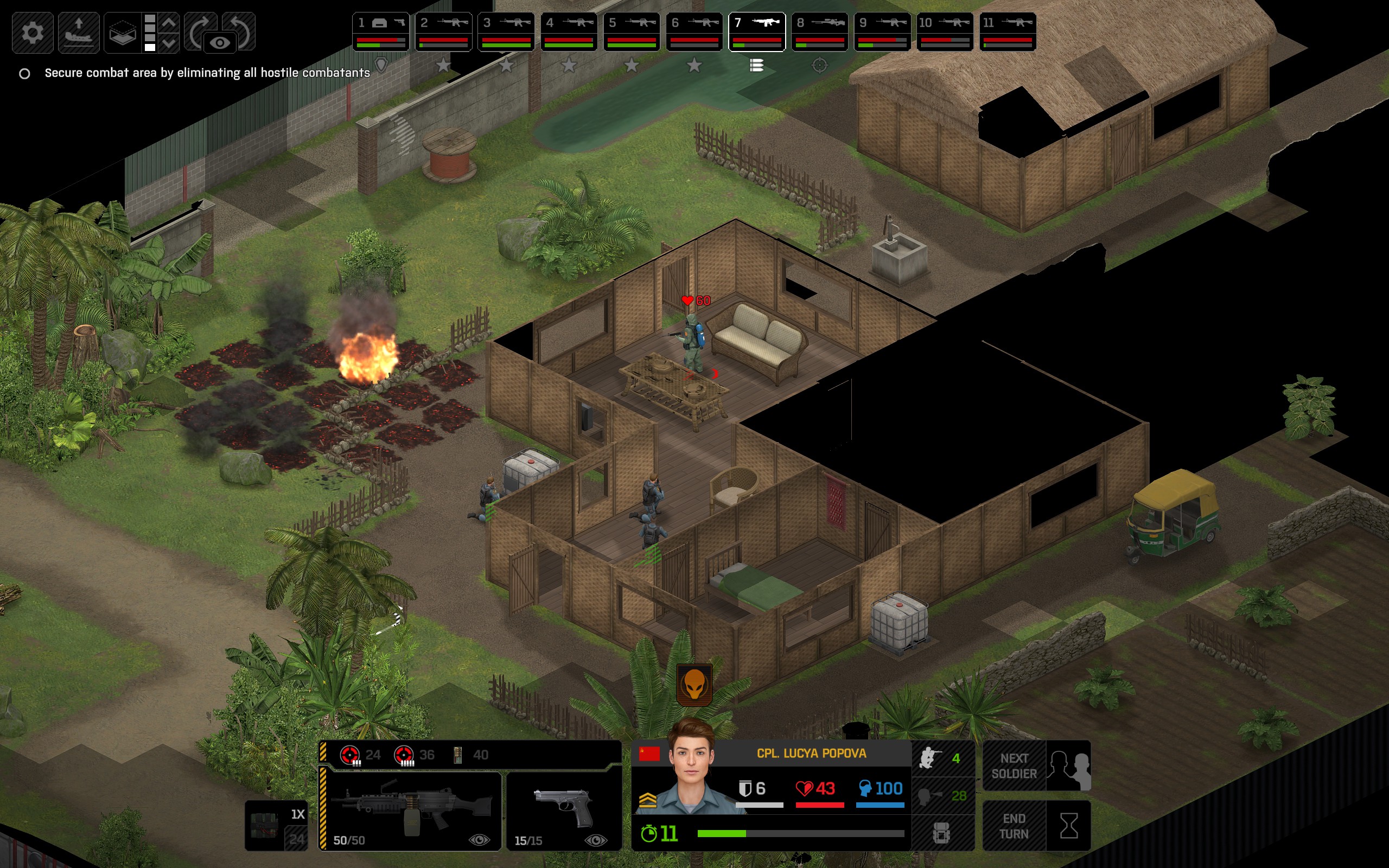Select soldier 4 from the squad bar

568,32
